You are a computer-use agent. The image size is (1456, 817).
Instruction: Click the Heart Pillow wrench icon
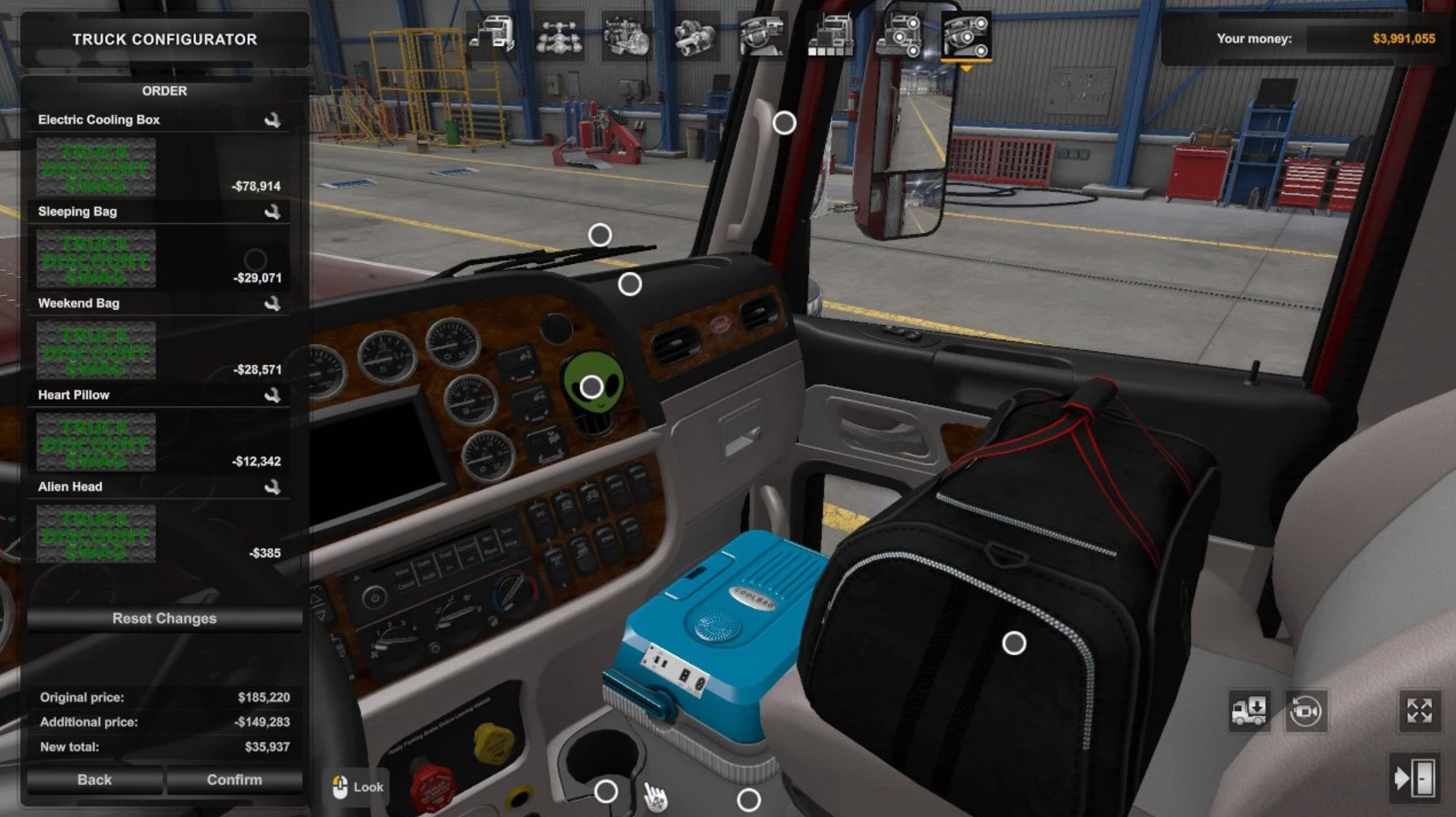coord(272,395)
